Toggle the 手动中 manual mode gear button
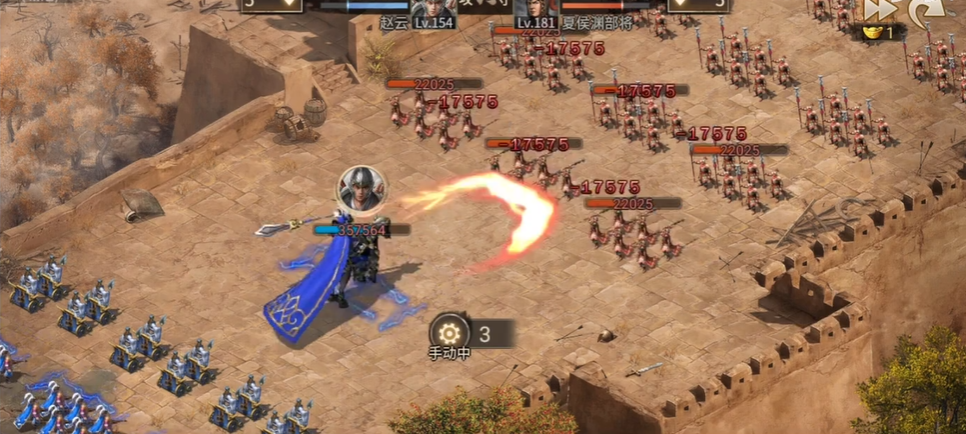966x434 pixels. tap(449, 332)
